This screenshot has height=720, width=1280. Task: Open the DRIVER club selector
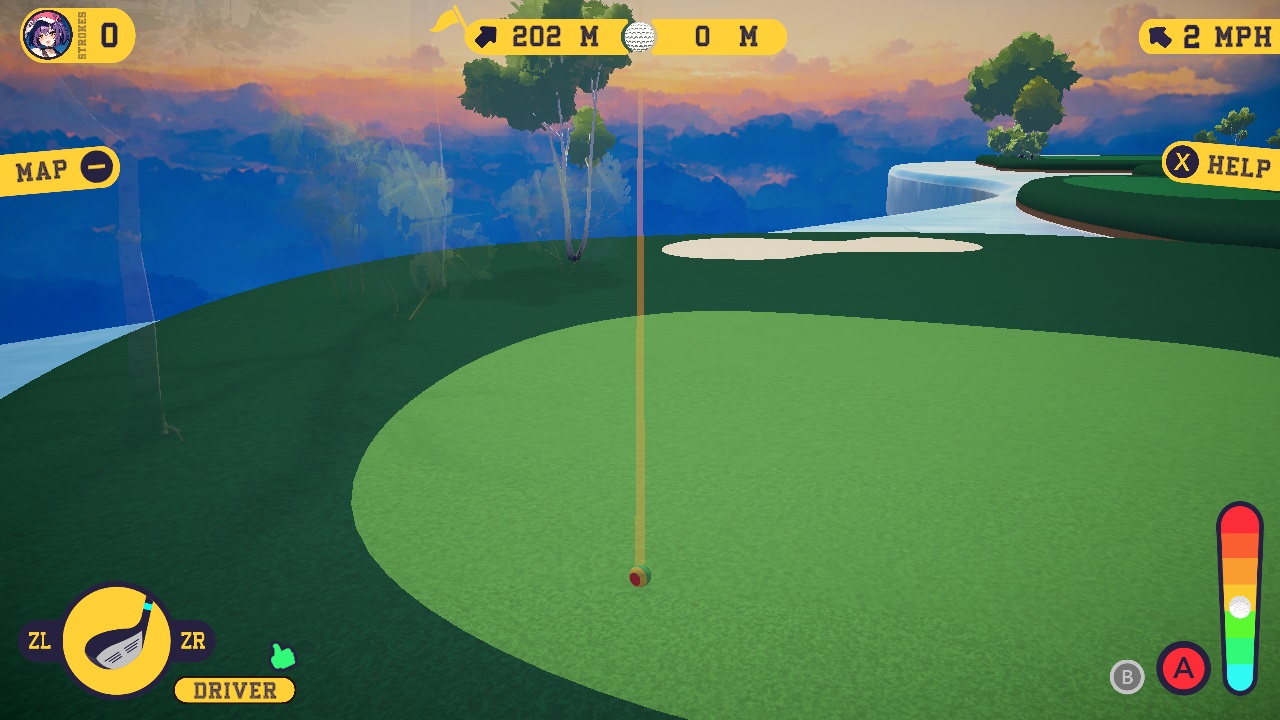(233, 690)
